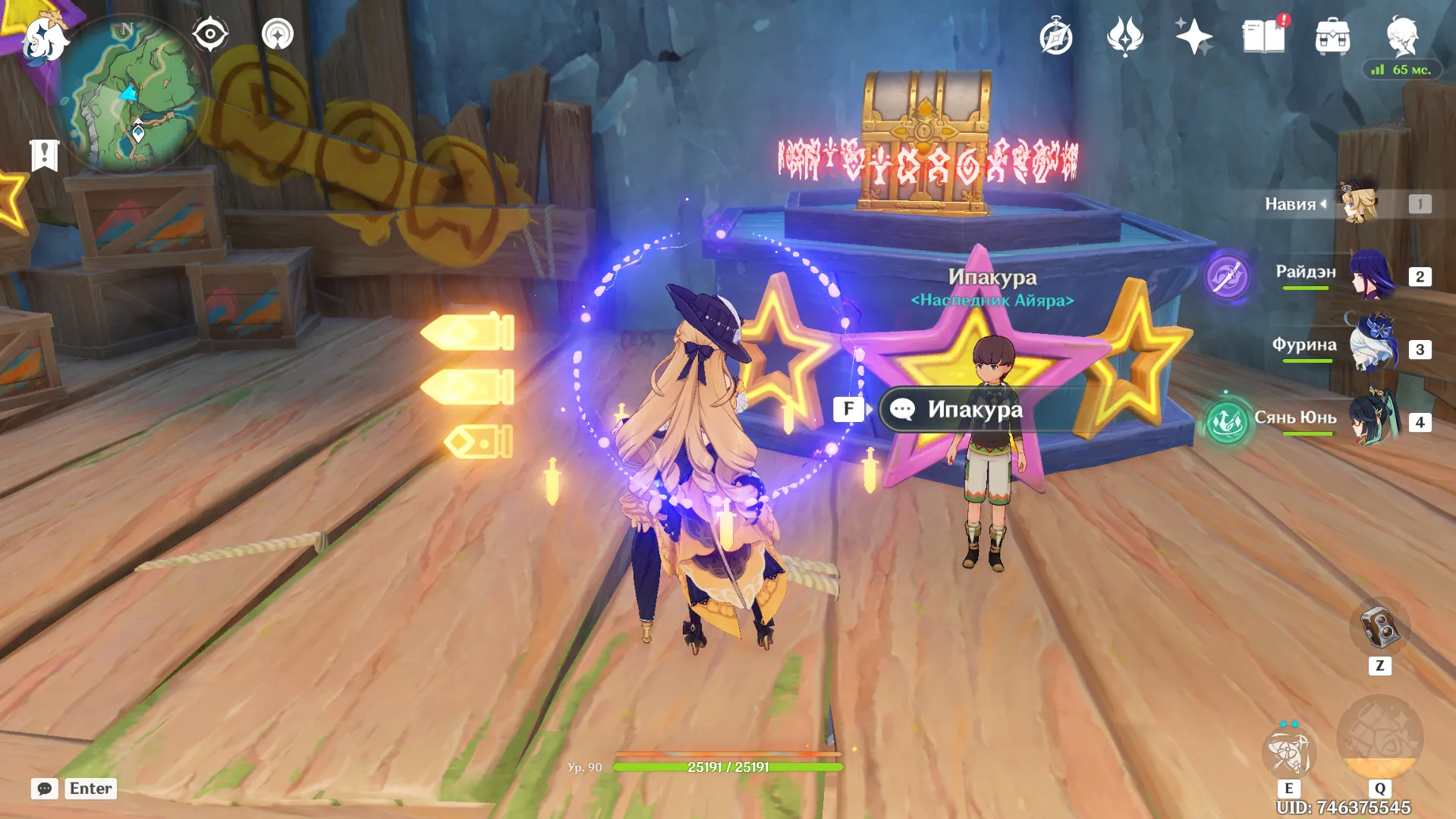This screenshot has height=819, width=1456.
Task: Open the chat speech bubble
Action: click(45, 789)
